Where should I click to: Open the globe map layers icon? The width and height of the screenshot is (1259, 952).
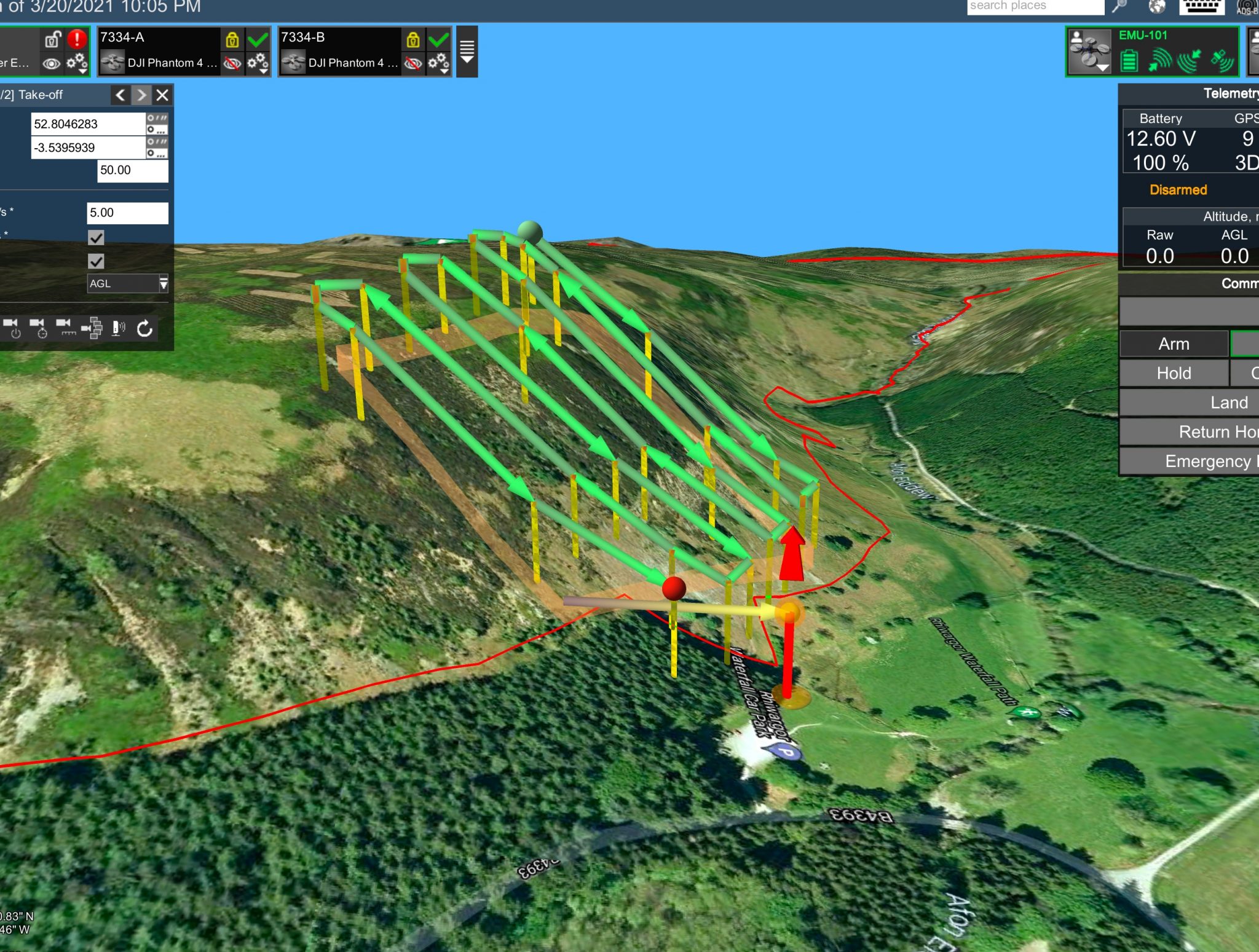coord(1157,7)
